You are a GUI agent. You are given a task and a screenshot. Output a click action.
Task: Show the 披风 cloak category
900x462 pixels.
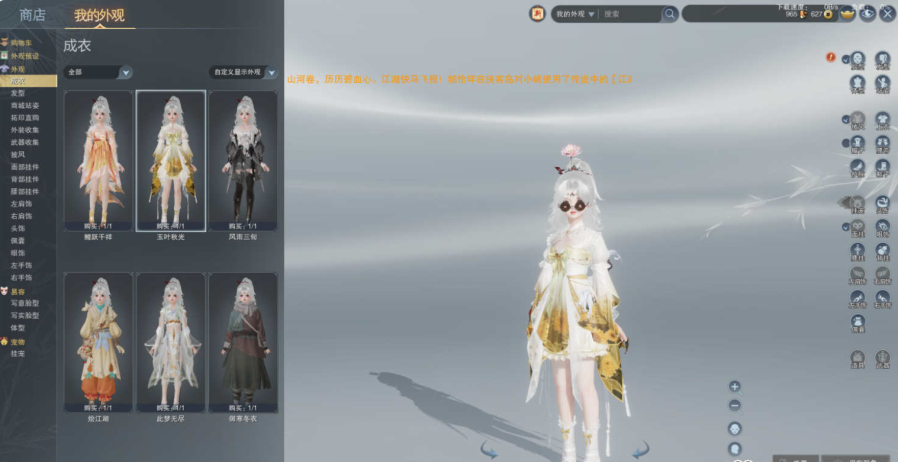(18, 154)
